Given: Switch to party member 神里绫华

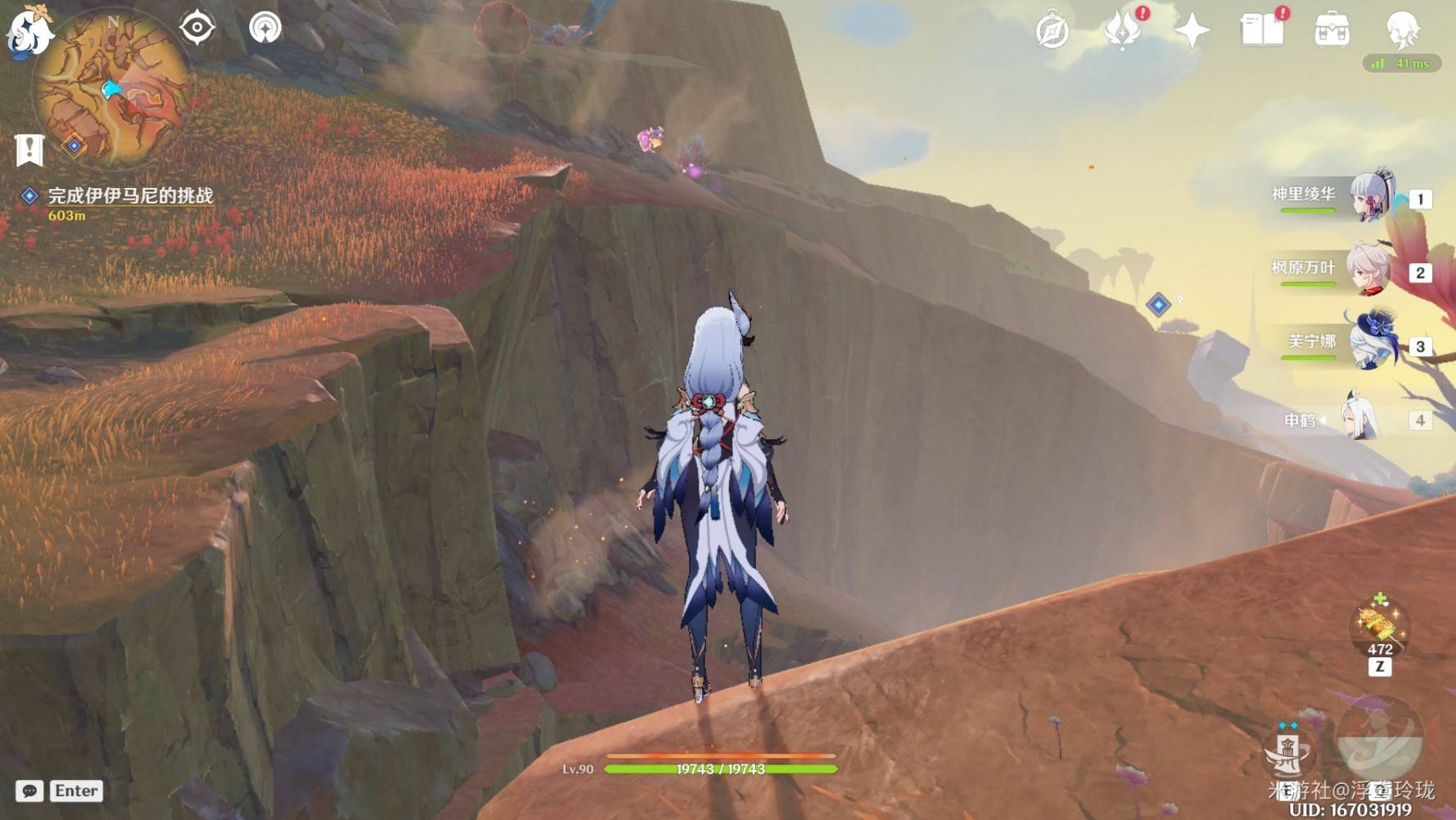Looking at the screenshot, I should (1370, 197).
